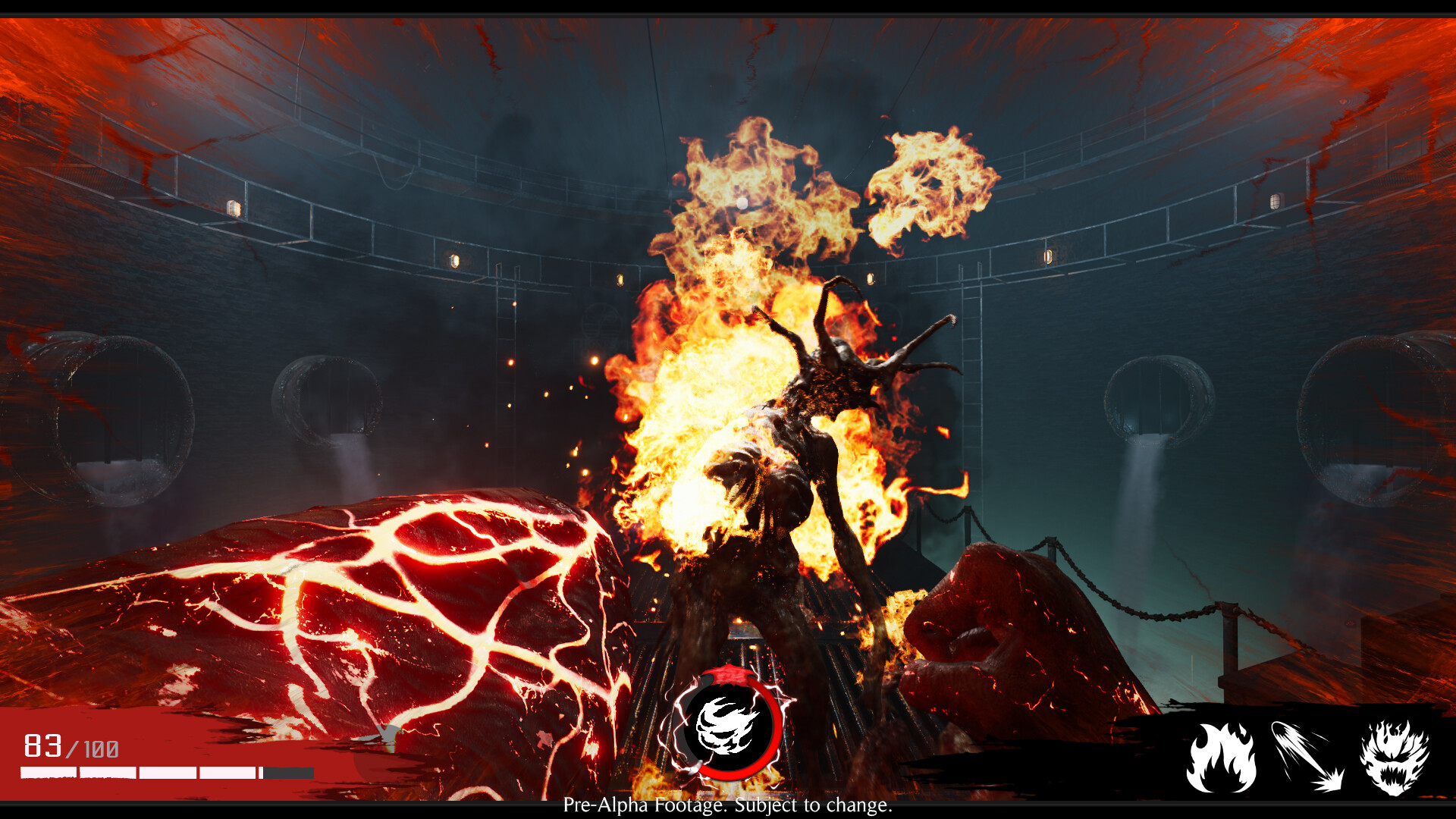Open details on the segmented stamina row

167,773
